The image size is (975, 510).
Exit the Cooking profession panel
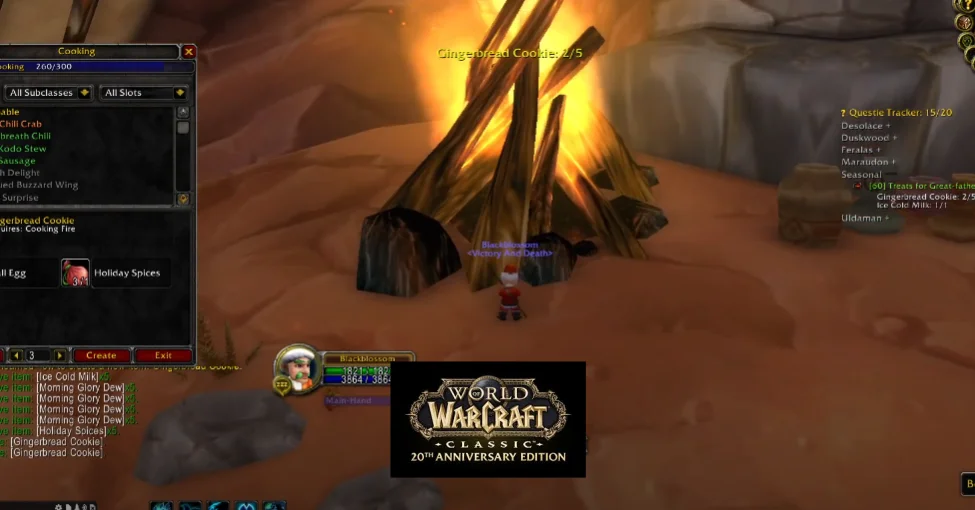(x=163, y=355)
